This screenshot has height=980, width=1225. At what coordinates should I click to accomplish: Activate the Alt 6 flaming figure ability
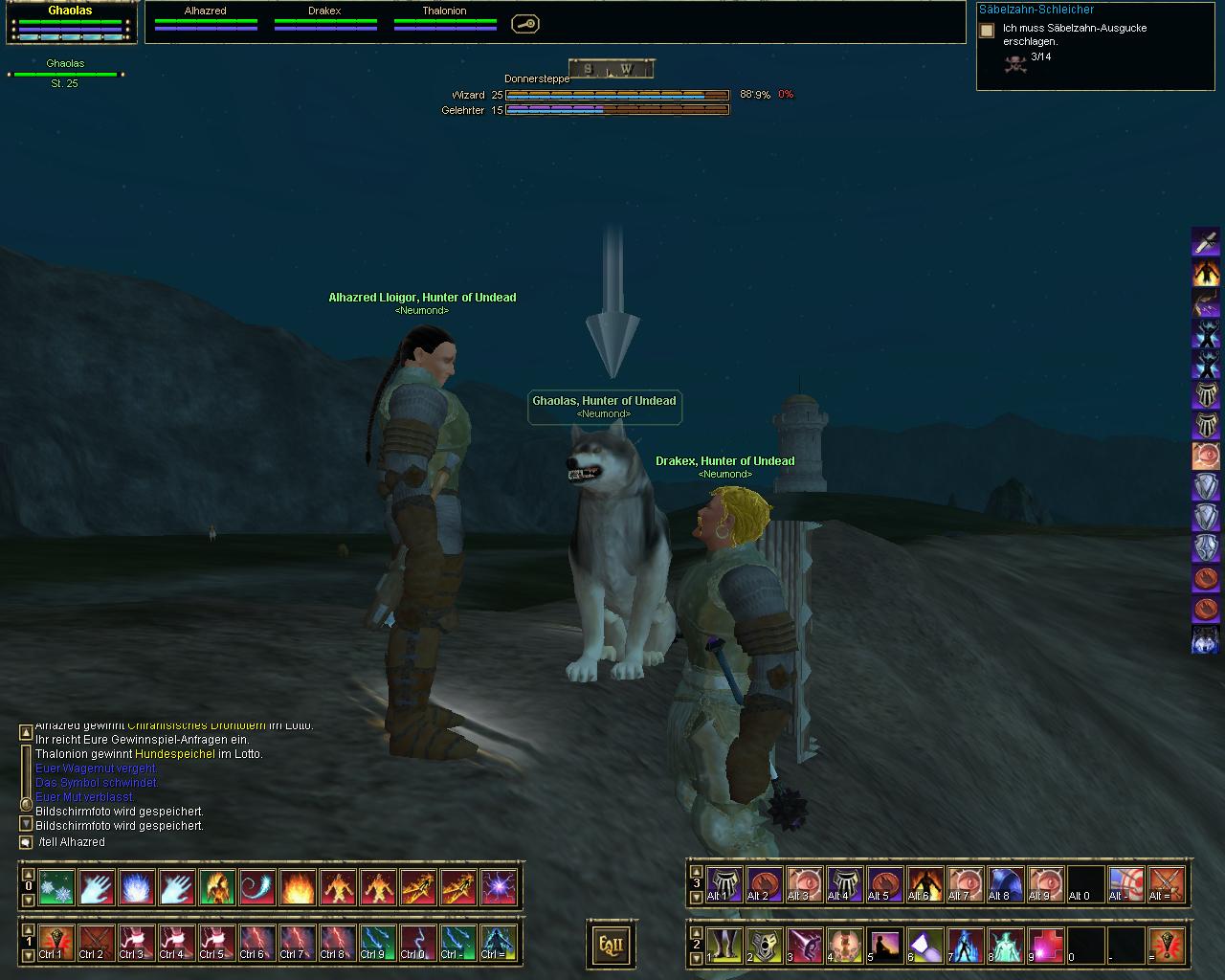(x=925, y=884)
